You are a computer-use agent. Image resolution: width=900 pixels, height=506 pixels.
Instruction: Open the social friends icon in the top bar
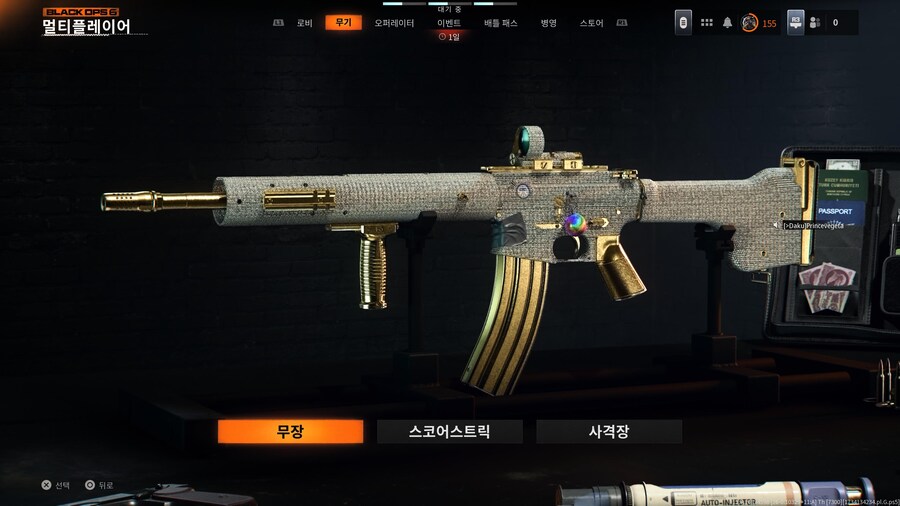click(814, 22)
